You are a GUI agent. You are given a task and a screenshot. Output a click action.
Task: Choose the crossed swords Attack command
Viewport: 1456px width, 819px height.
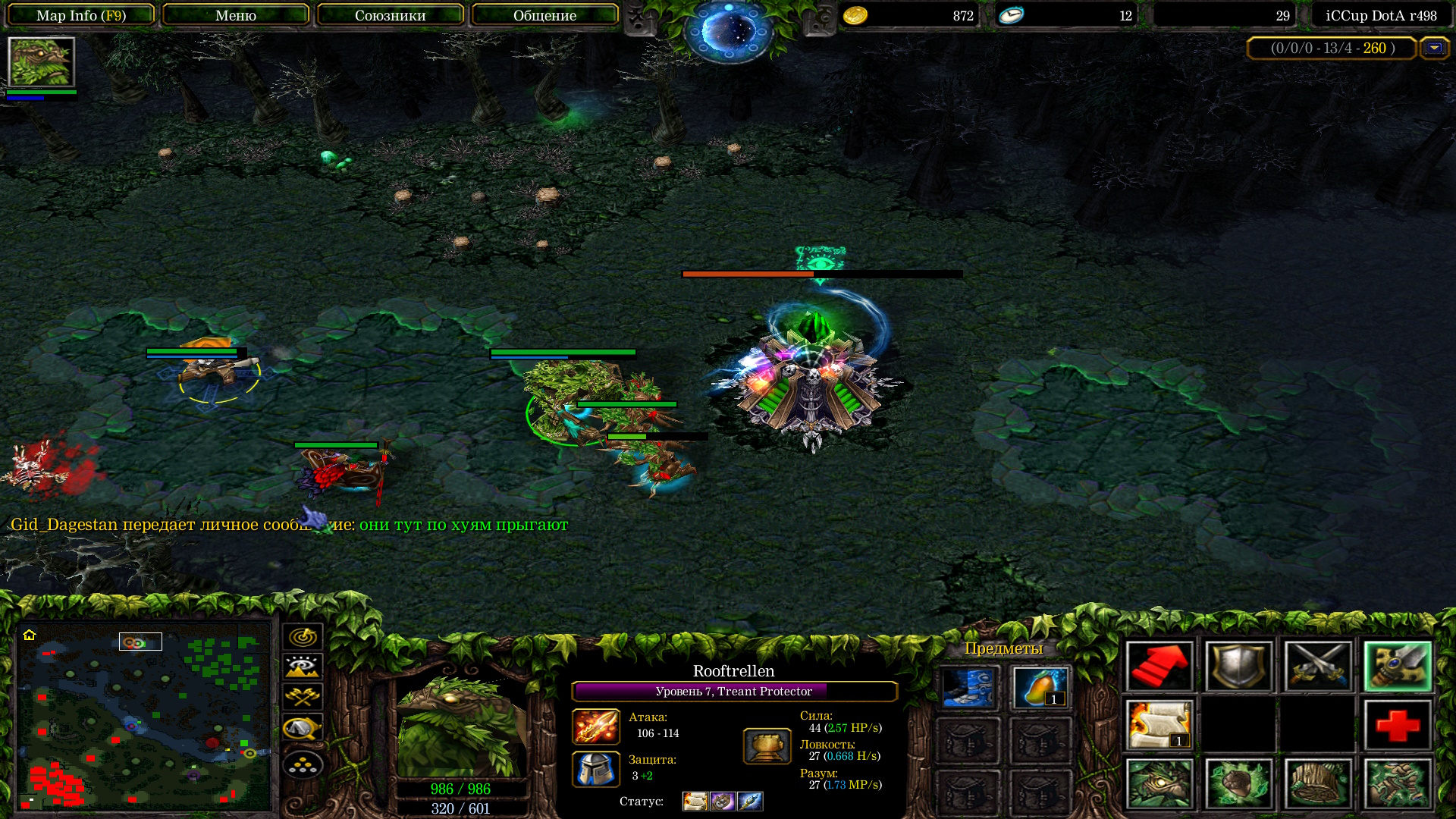tap(1317, 666)
